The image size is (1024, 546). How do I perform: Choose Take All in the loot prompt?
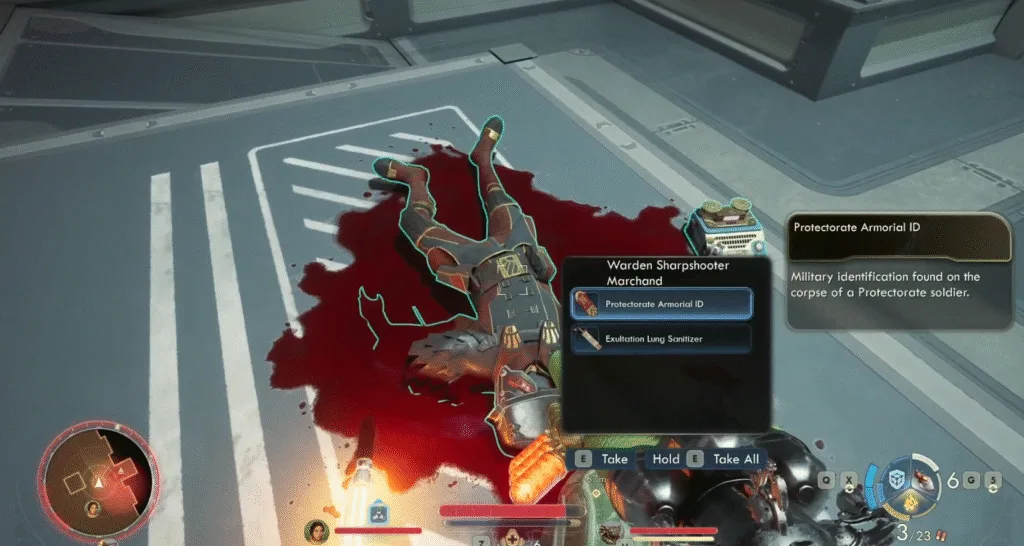736,459
